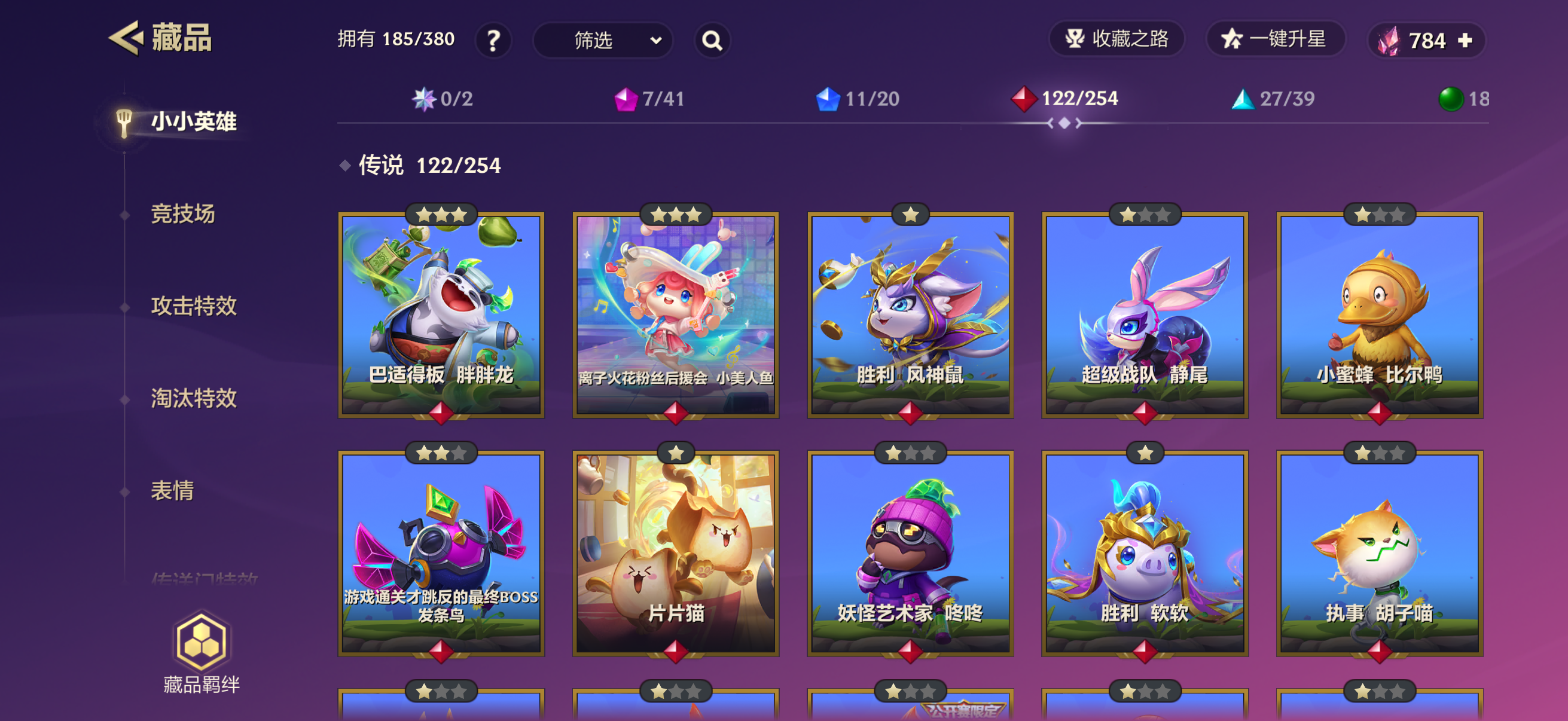The image size is (1568, 721).
Task: Activate 一键升星 one-click star upgrade
Action: [x=1274, y=39]
